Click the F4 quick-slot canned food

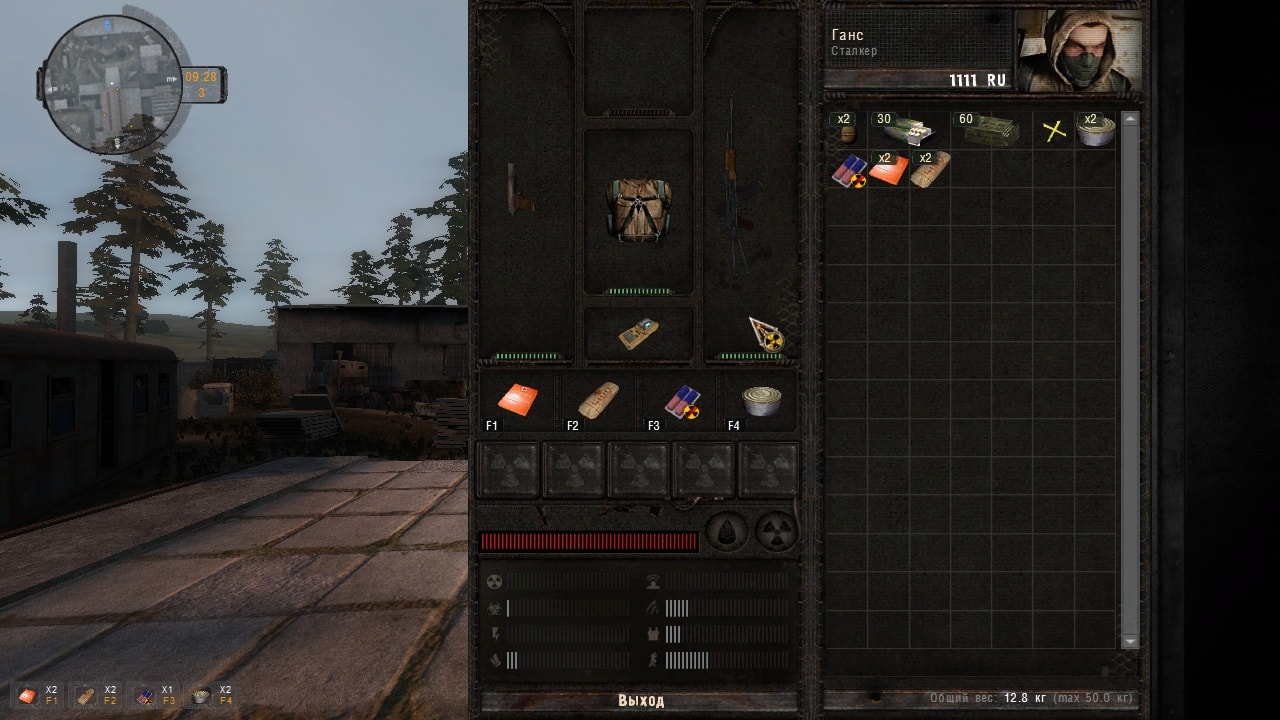click(761, 400)
